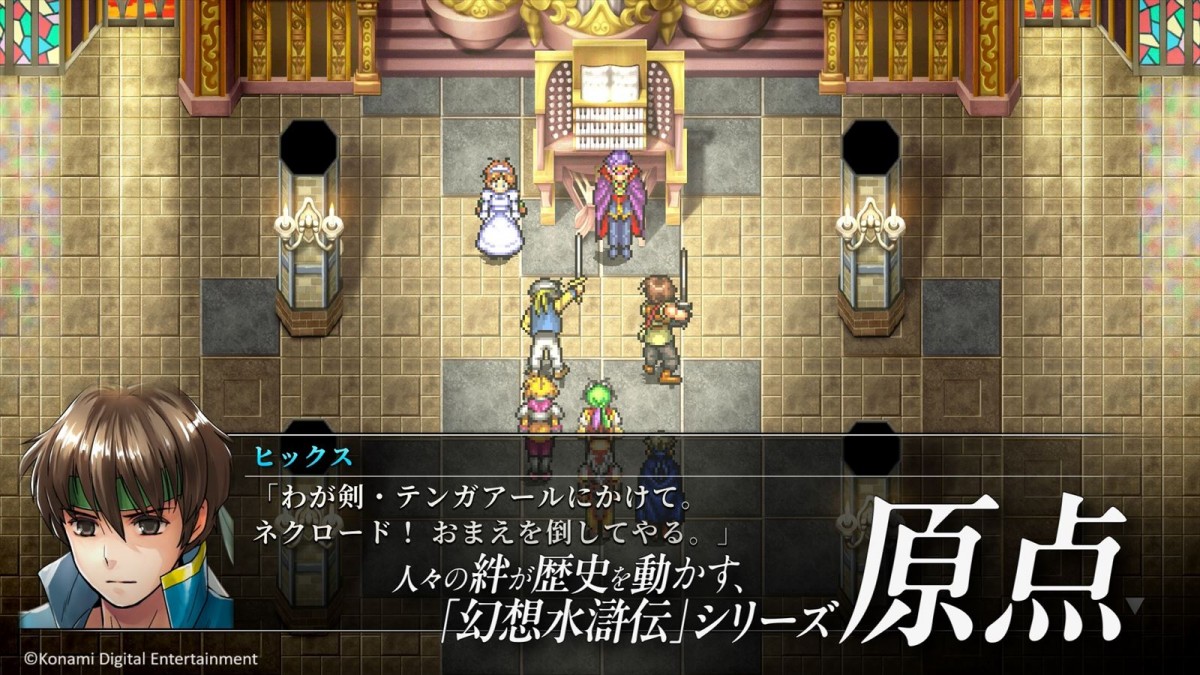Click the dialogue advance arrow indicator
This screenshot has height=675, width=1200.
[1135, 604]
